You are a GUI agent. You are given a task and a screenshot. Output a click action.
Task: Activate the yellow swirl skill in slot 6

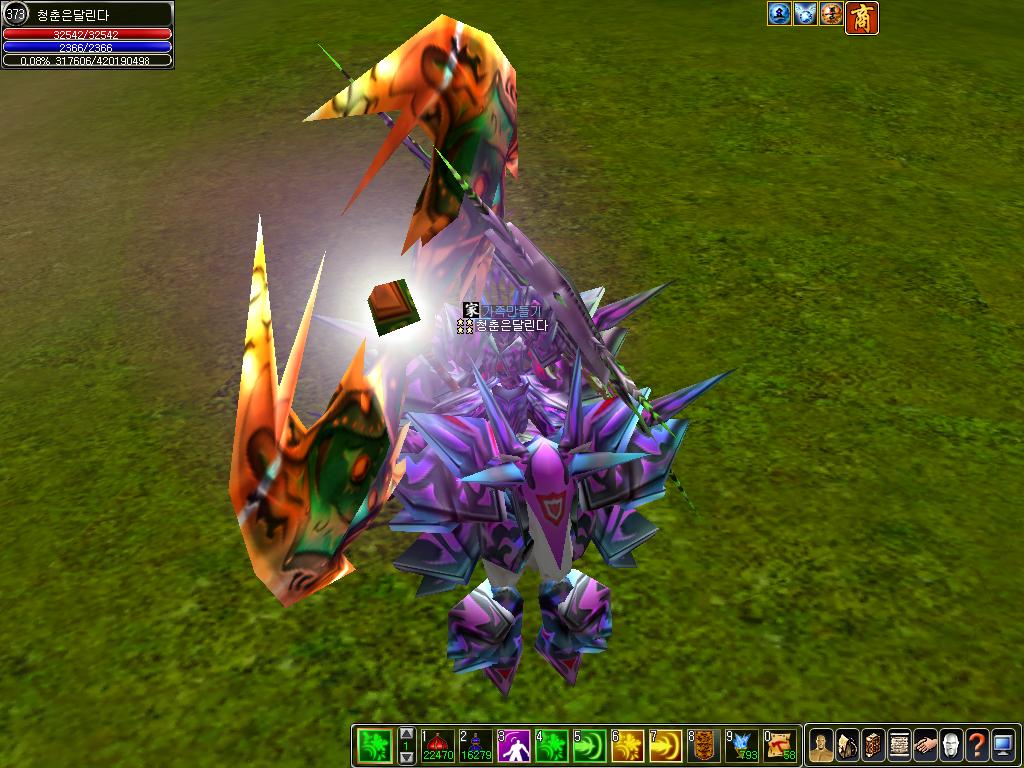(x=627, y=745)
